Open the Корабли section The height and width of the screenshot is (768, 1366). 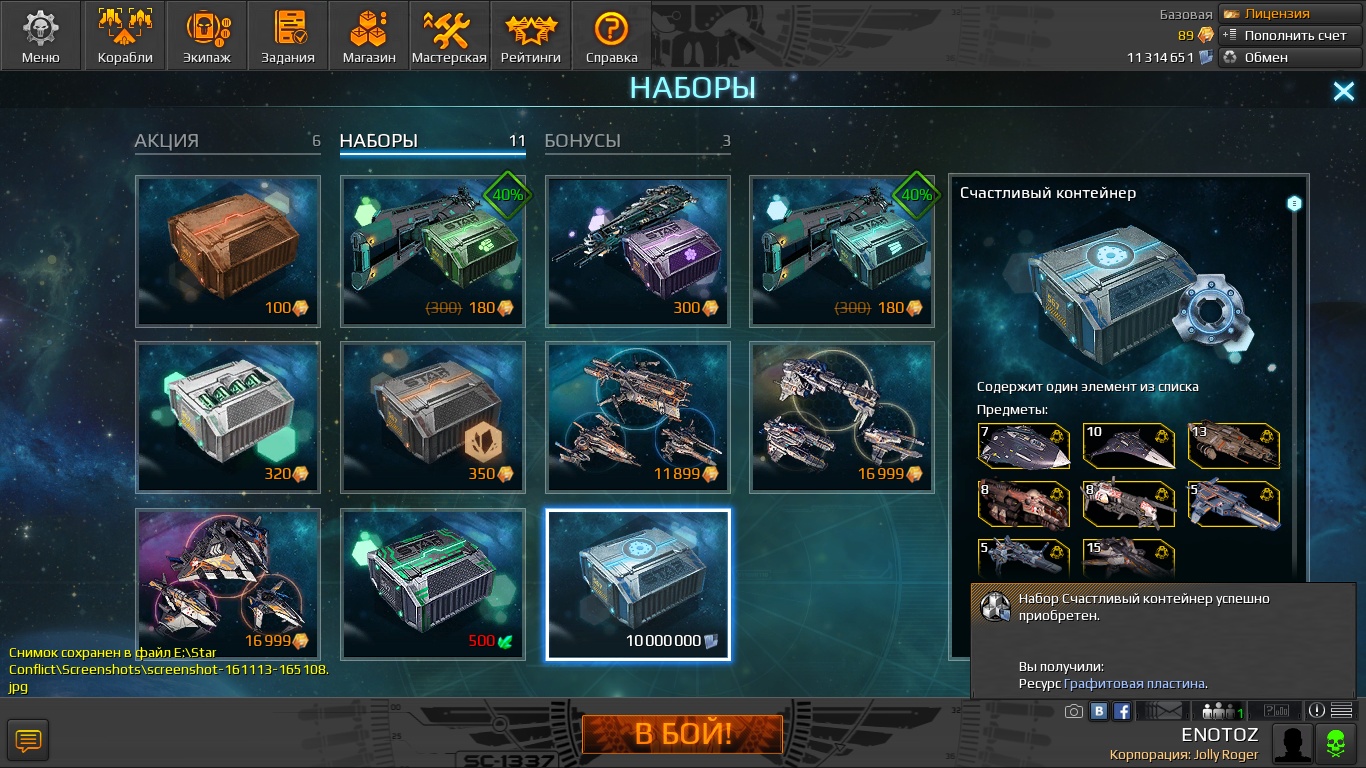(x=125, y=36)
